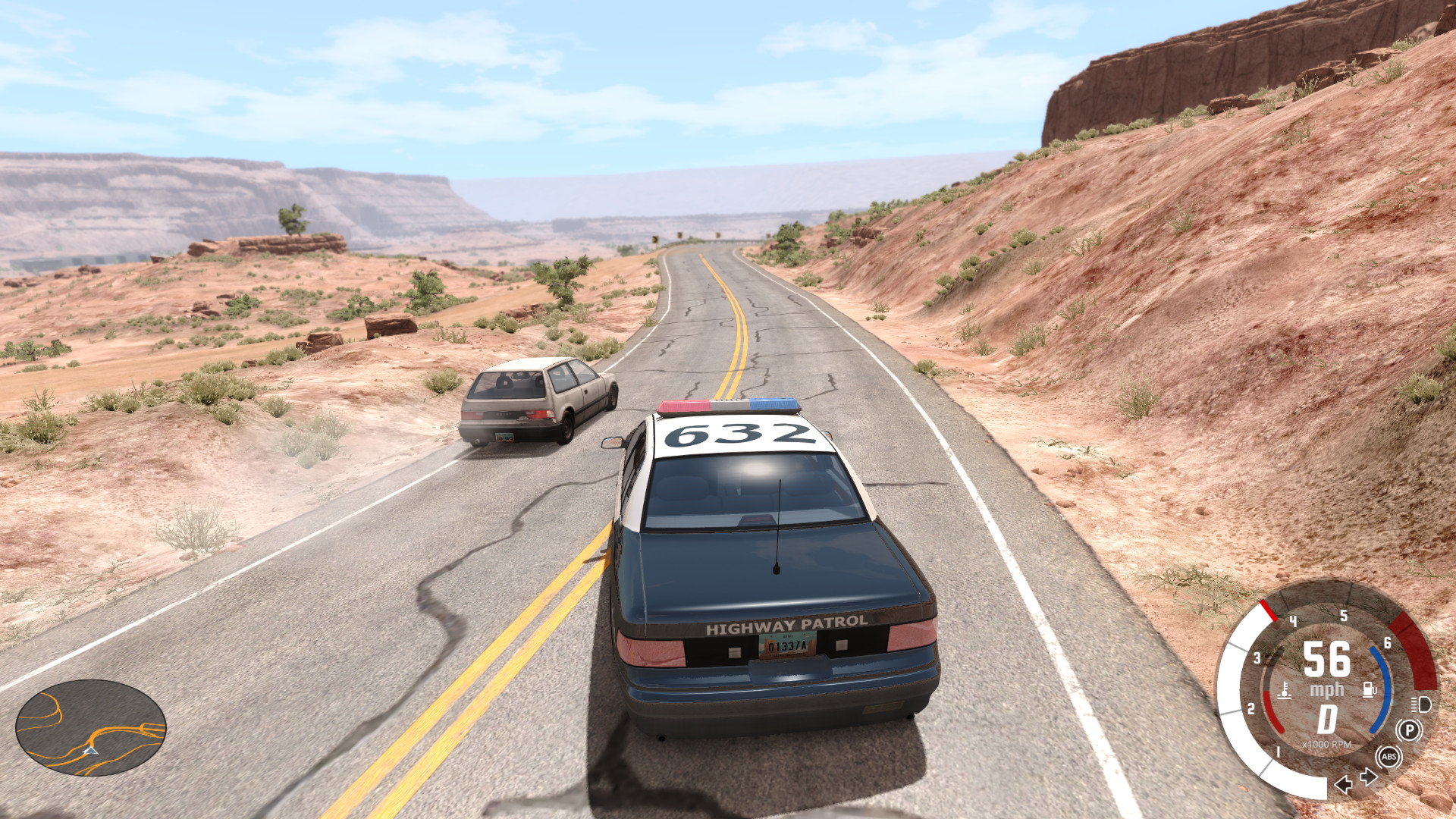Screen dimensions: 1456x819
Task: Click the headlight indicator icon
Action: [1422, 706]
